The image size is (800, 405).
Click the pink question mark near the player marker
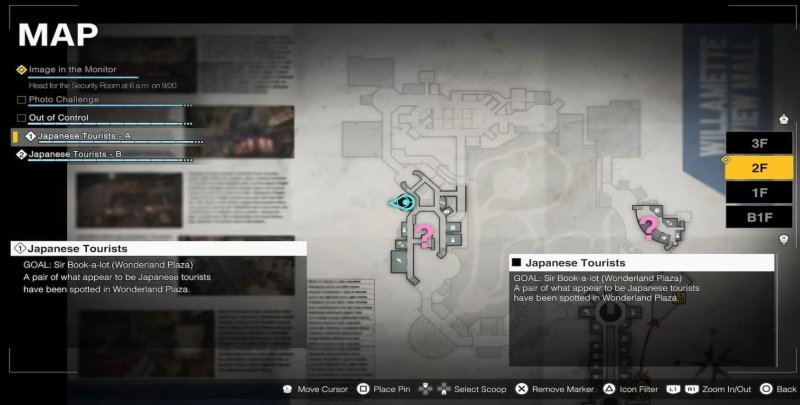click(424, 235)
